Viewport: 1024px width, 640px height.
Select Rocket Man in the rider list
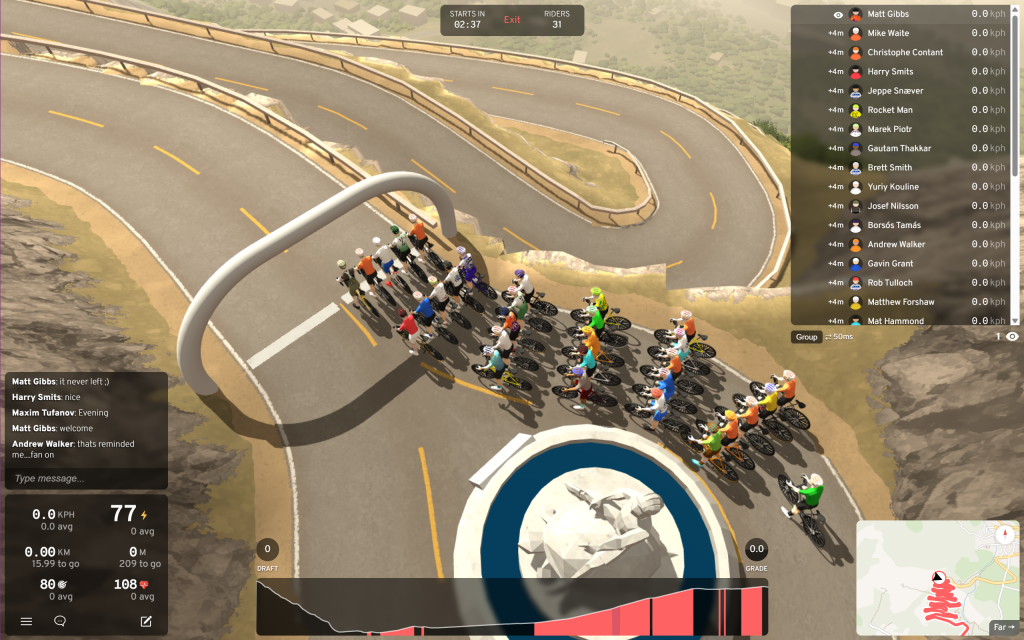coord(890,110)
